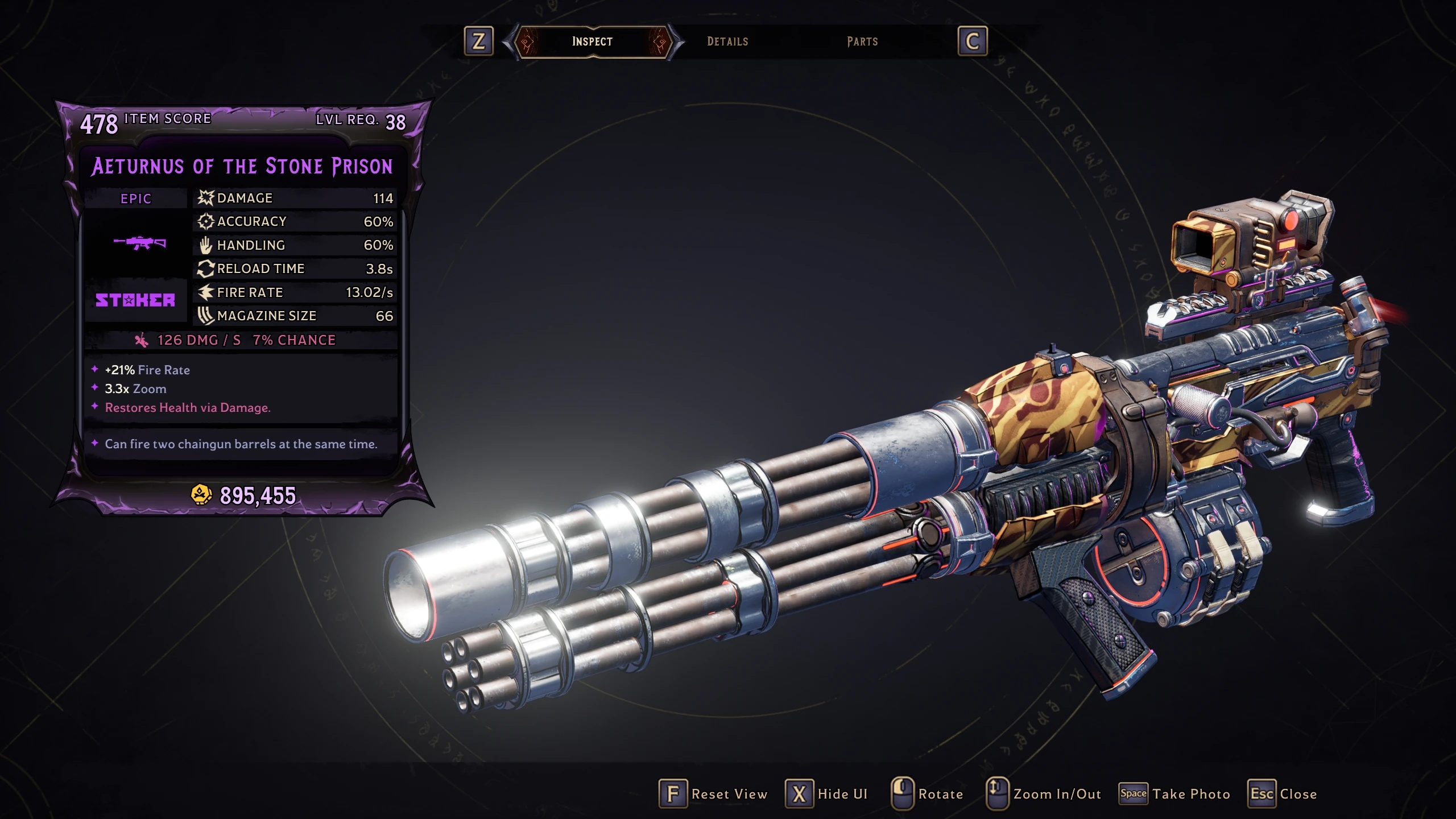Select the Inspect tab

(592, 42)
